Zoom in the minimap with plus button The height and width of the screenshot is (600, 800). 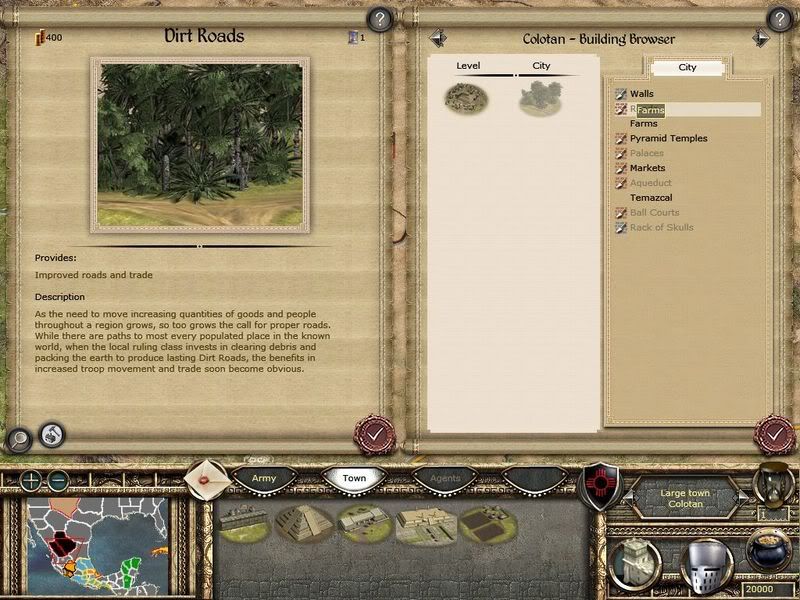click(x=32, y=480)
